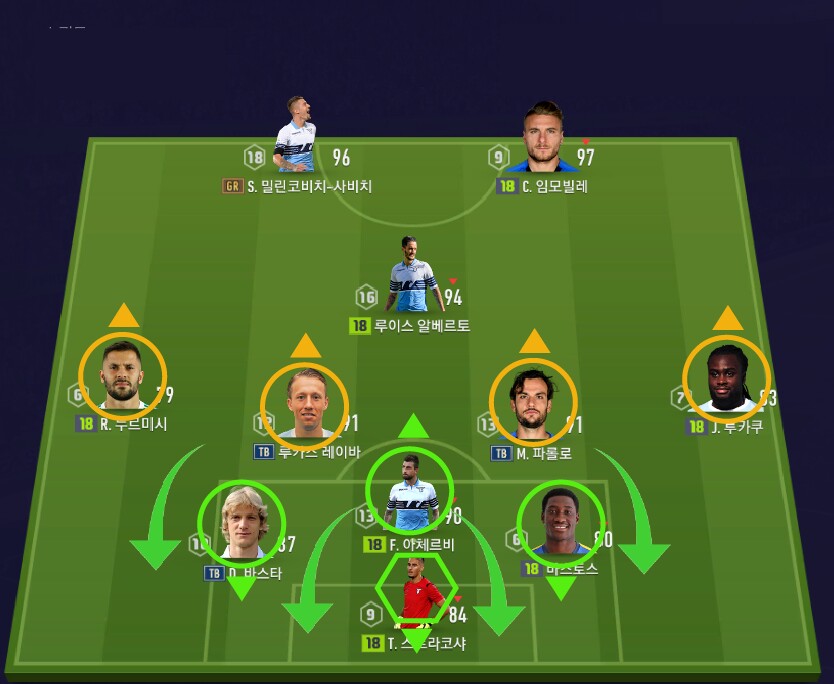This screenshot has height=684, width=834.
Task: Select 루카스 레이바 portrait
Action: (304, 406)
